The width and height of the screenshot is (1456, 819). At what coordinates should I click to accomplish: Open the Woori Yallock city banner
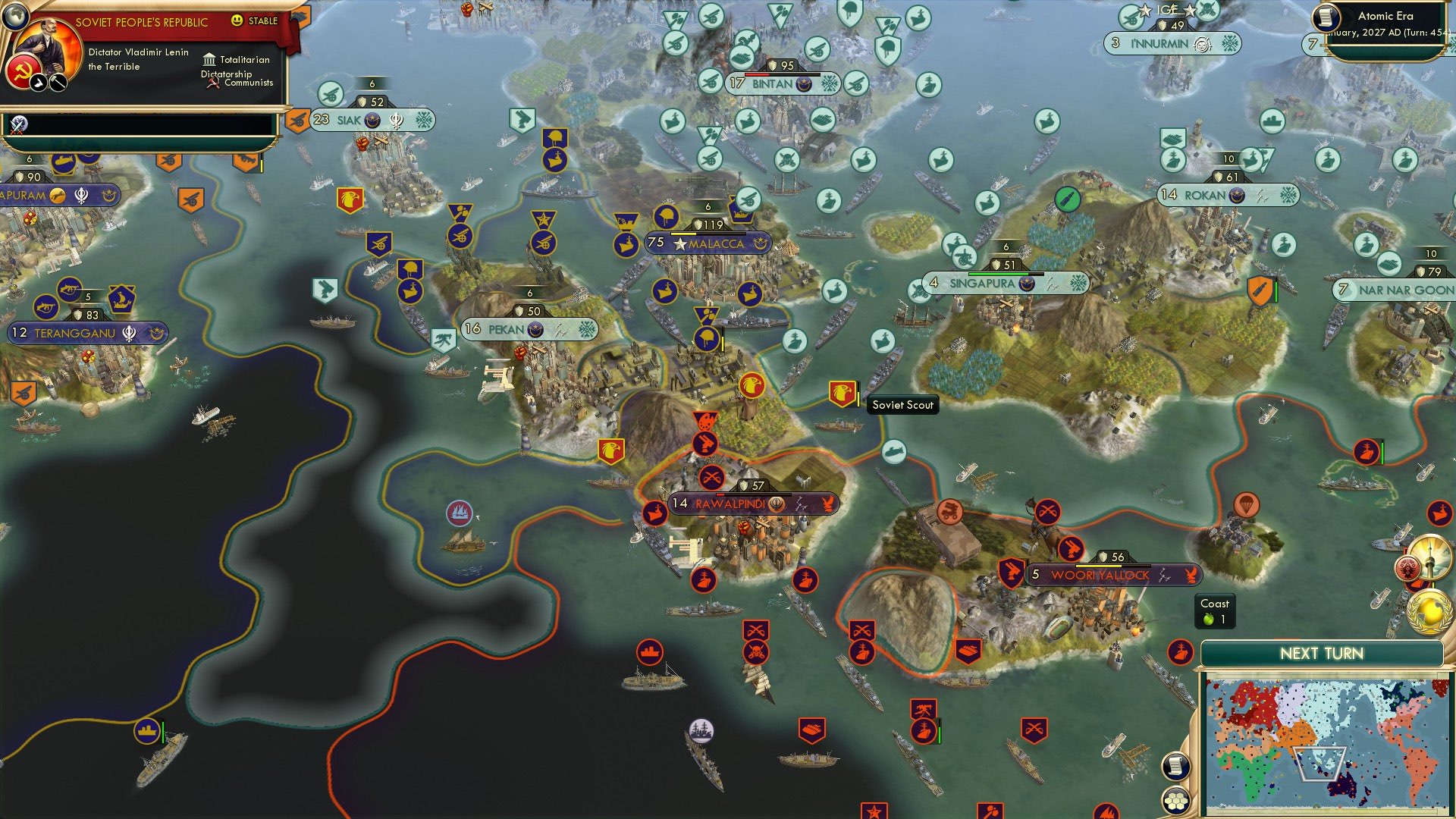(x=1103, y=575)
